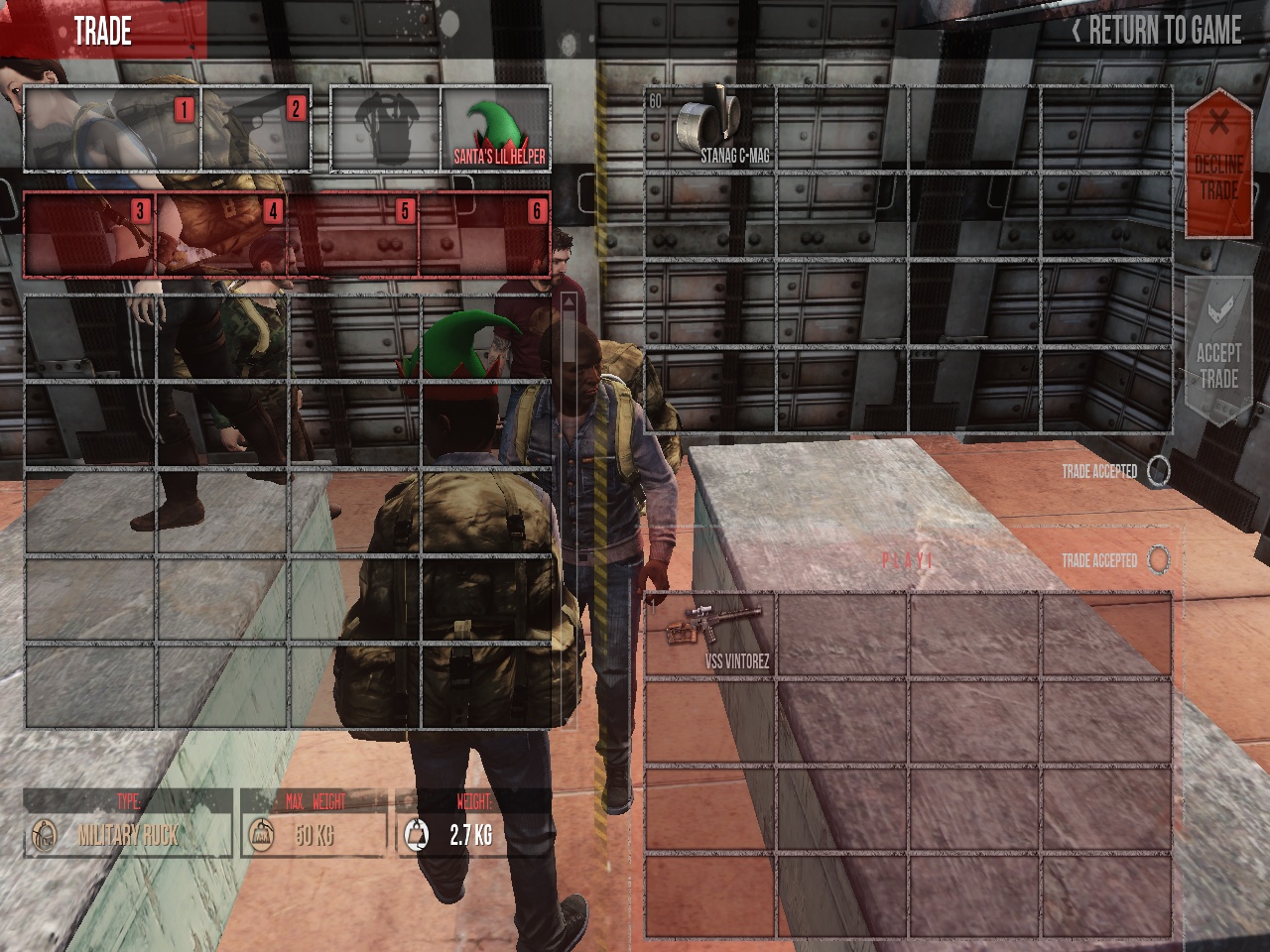Screen dimensions: 1270x952
Task: Select weapon slot number 2
Action: 256,129
